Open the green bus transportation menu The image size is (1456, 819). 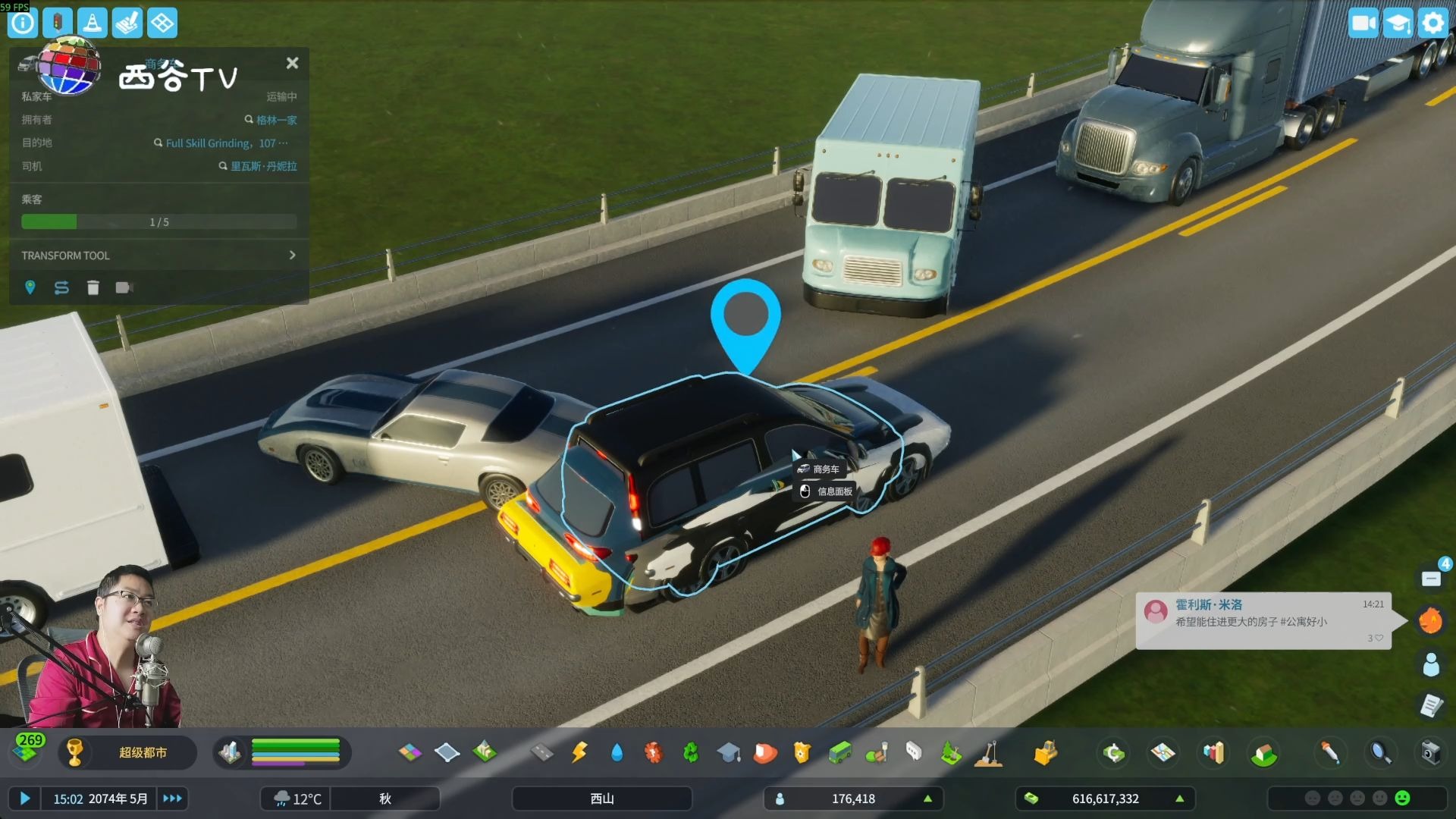click(839, 752)
